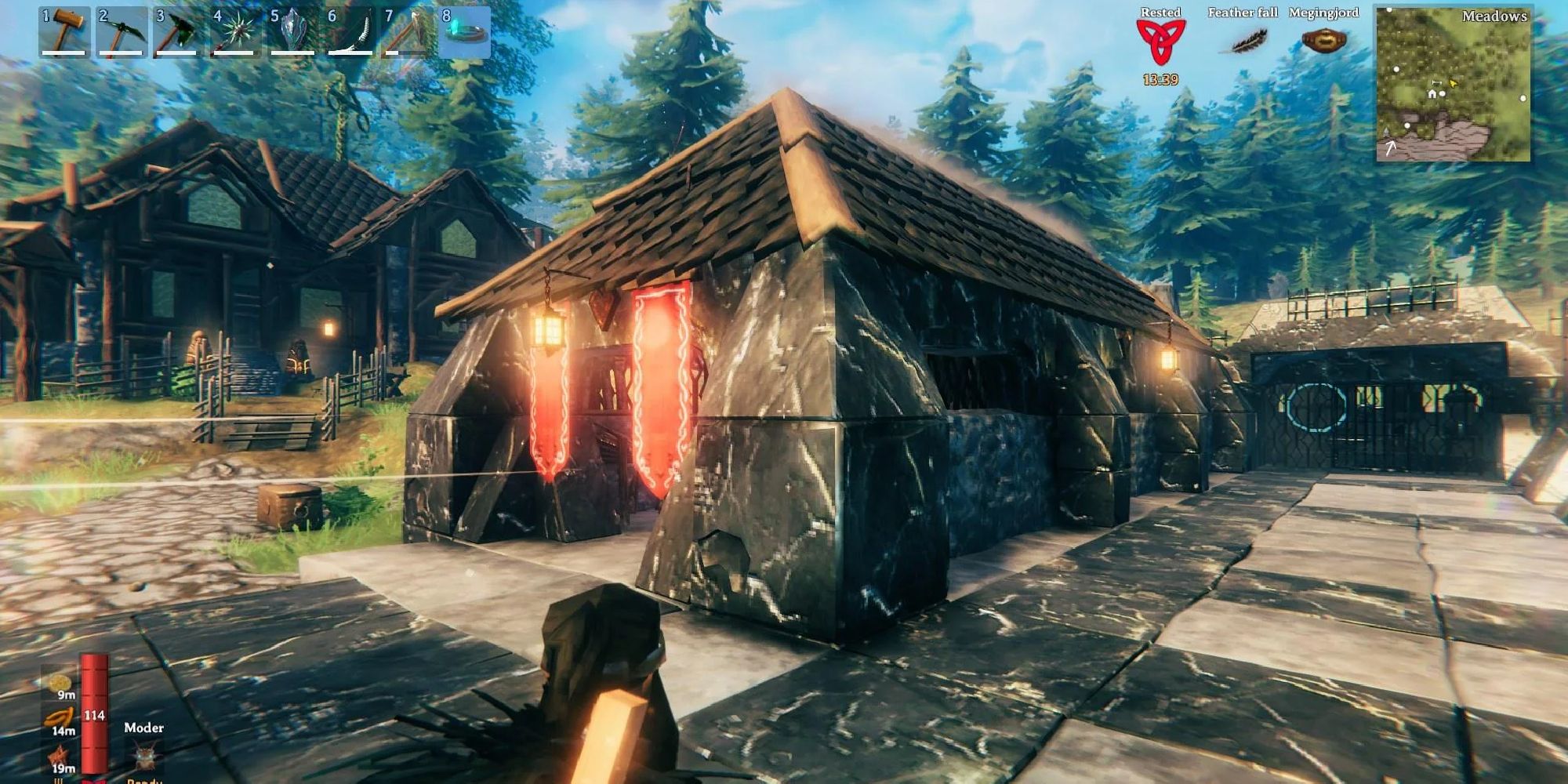Viewport: 1568px width, 784px height.
Task: Click the house marker on the minimap
Action: point(1432,93)
